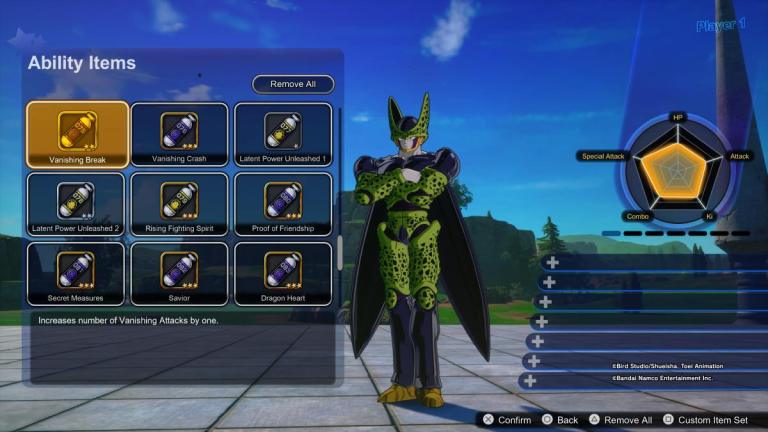The width and height of the screenshot is (768, 432).
Task: Select the Savior ability item
Action: coord(179,273)
